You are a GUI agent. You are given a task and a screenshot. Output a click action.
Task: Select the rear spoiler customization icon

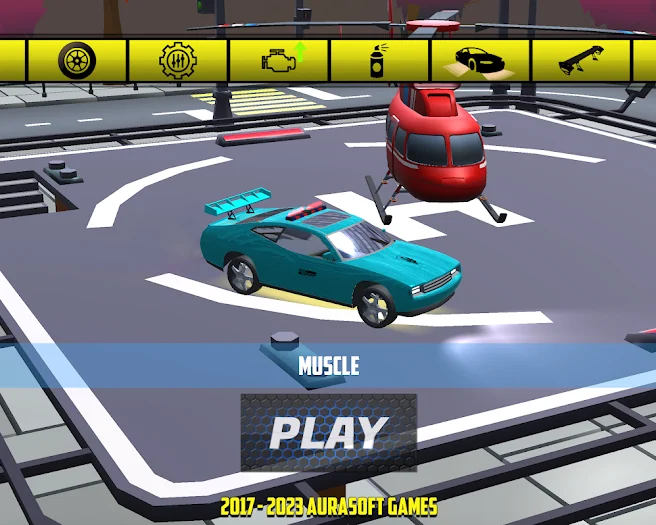pyautogui.click(x=581, y=60)
